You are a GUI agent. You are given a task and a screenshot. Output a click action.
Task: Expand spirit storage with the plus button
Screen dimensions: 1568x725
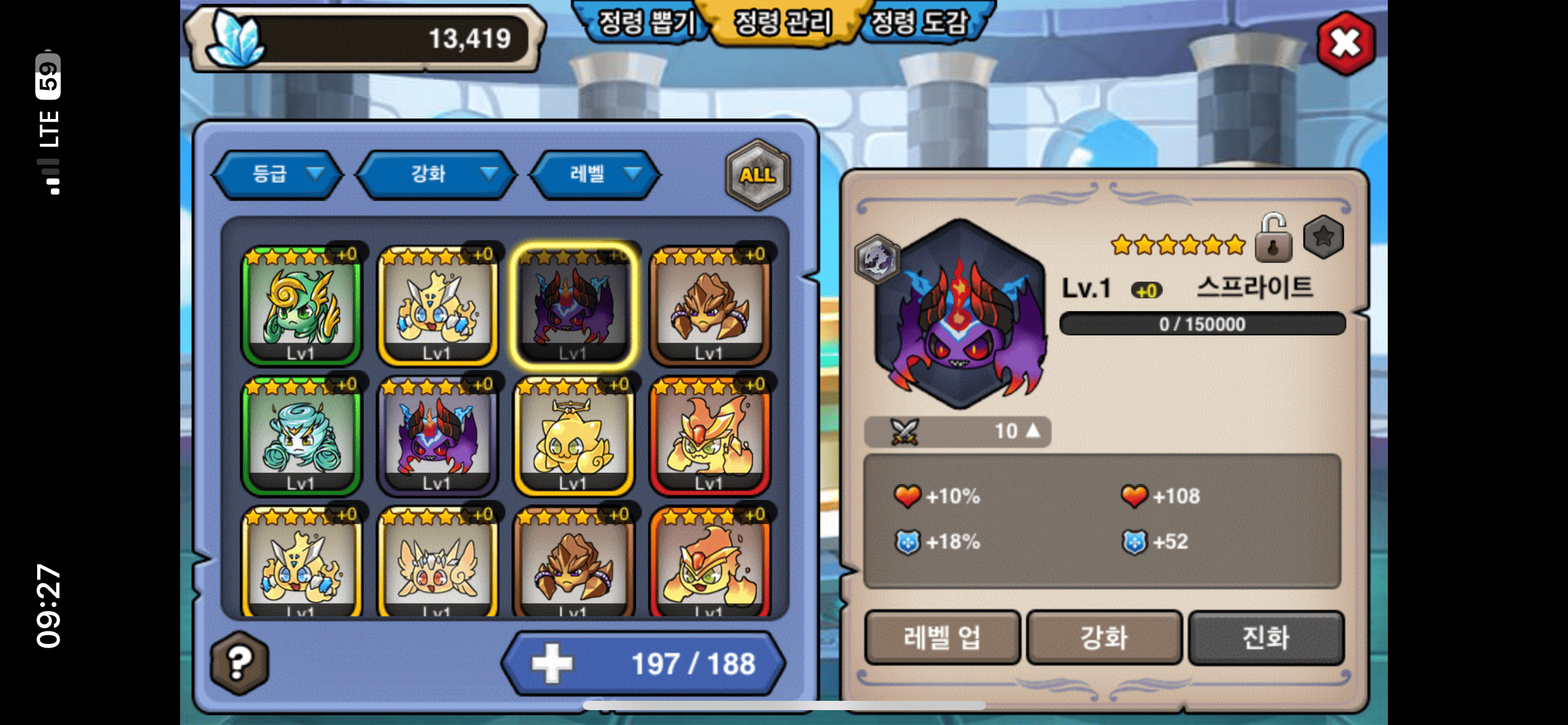pos(552,663)
